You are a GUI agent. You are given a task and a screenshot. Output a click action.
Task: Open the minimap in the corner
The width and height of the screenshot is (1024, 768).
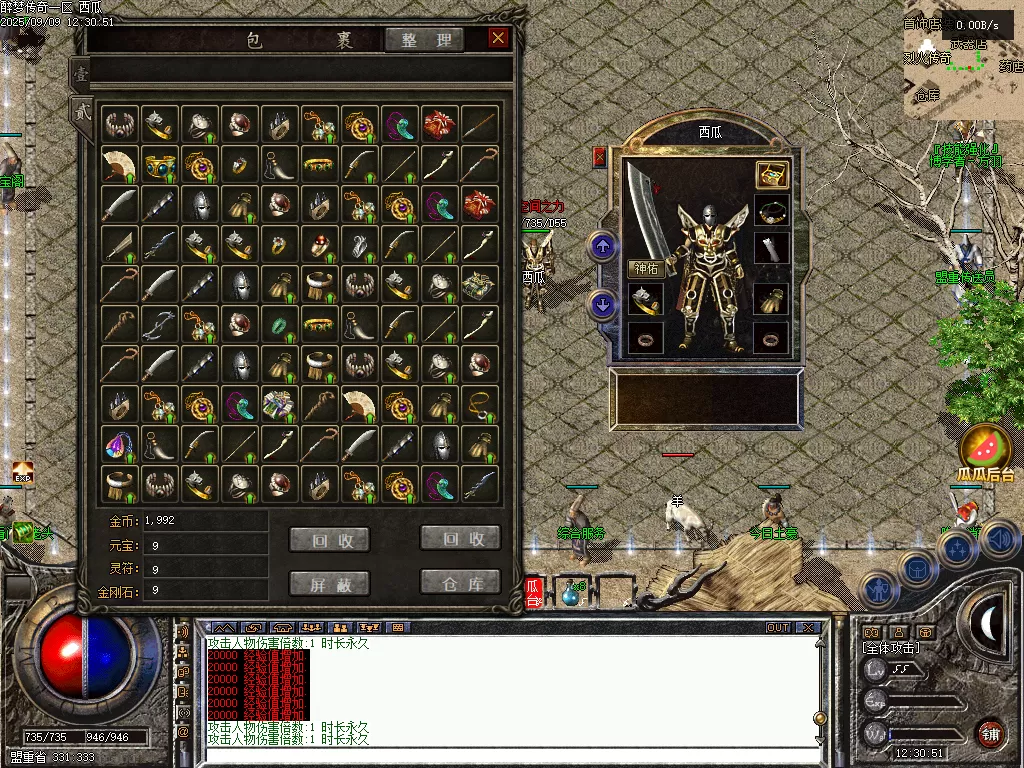[x=962, y=60]
